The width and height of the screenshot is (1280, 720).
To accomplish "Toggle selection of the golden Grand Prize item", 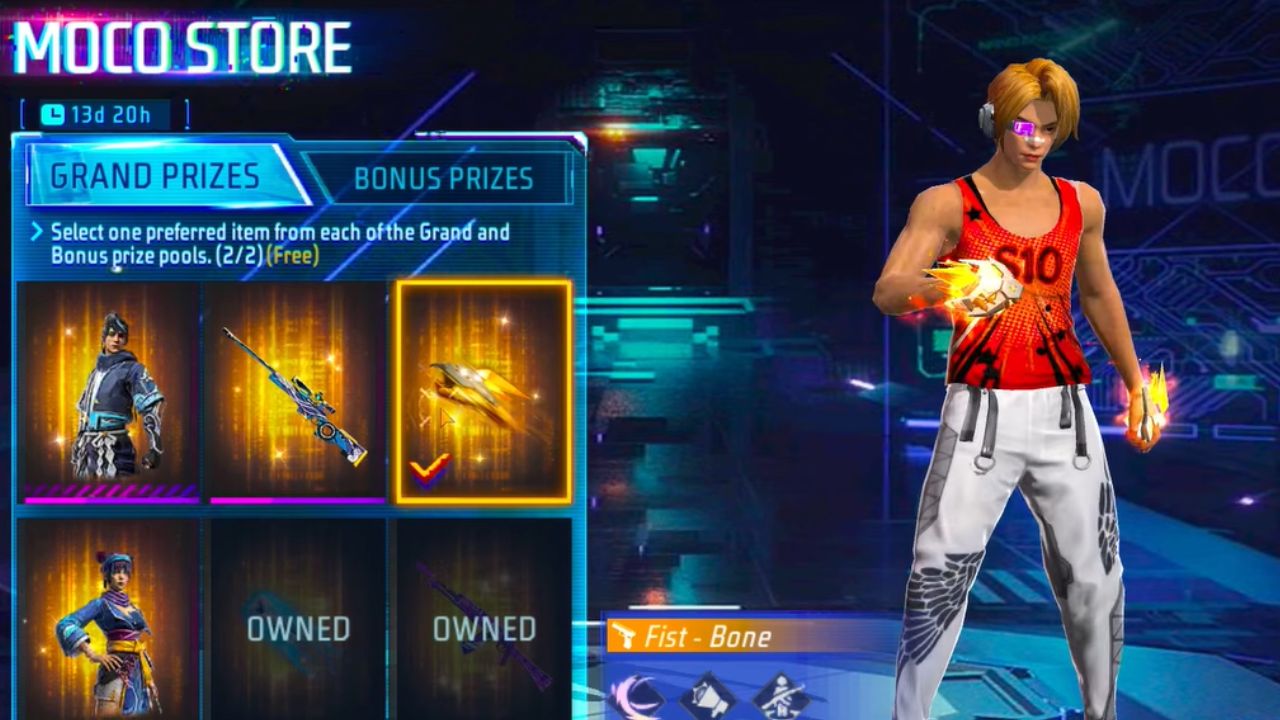I will pyautogui.click(x=485, y=390).
